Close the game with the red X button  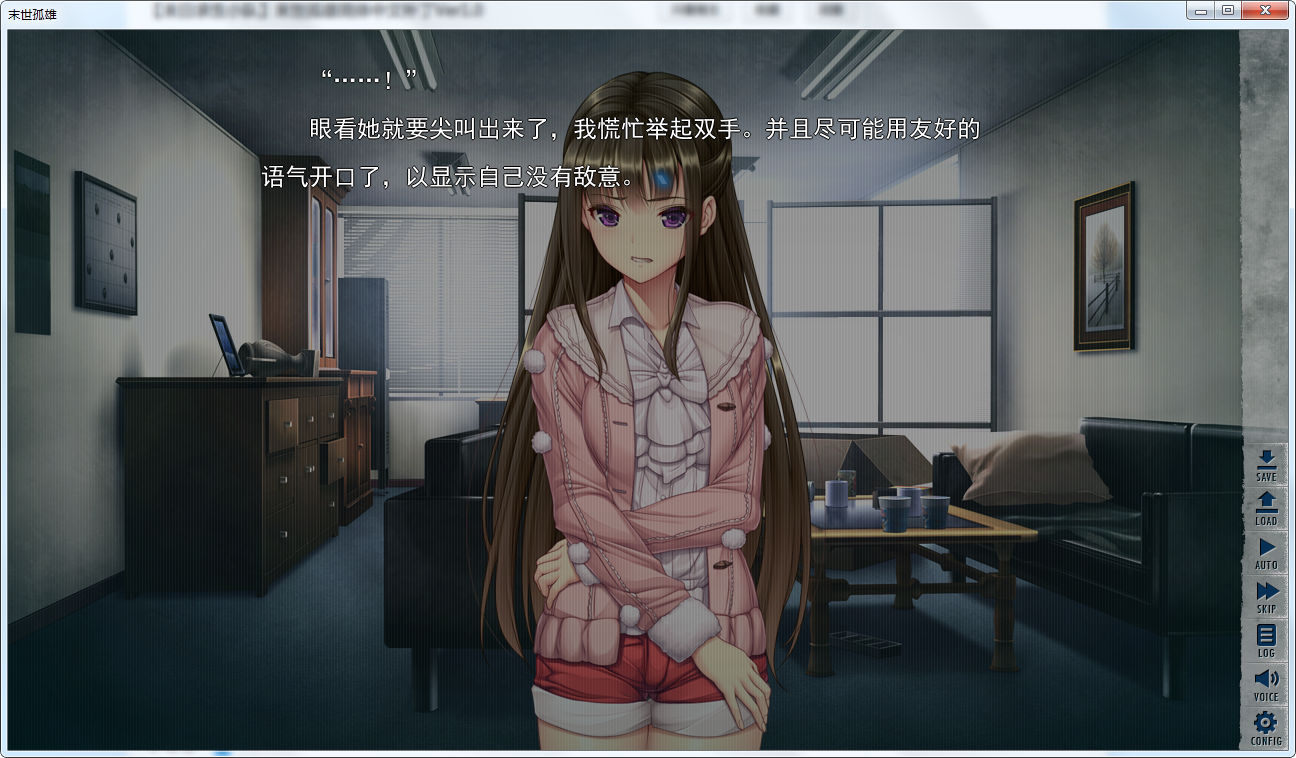tap(1265, 9)
